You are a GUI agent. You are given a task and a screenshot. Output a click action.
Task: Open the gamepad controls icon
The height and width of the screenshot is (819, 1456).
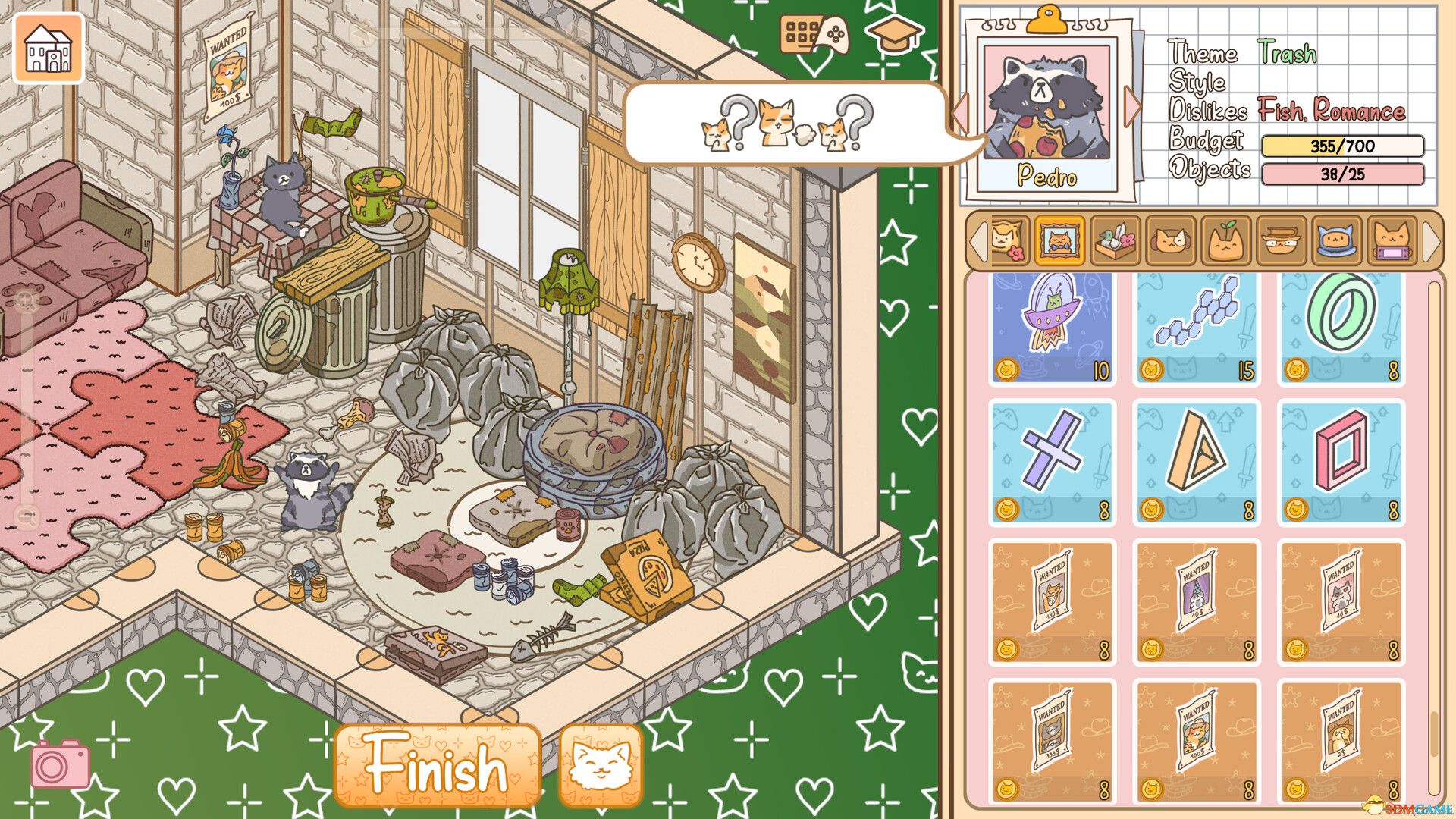pyautogui.click(x=814, y=36)
